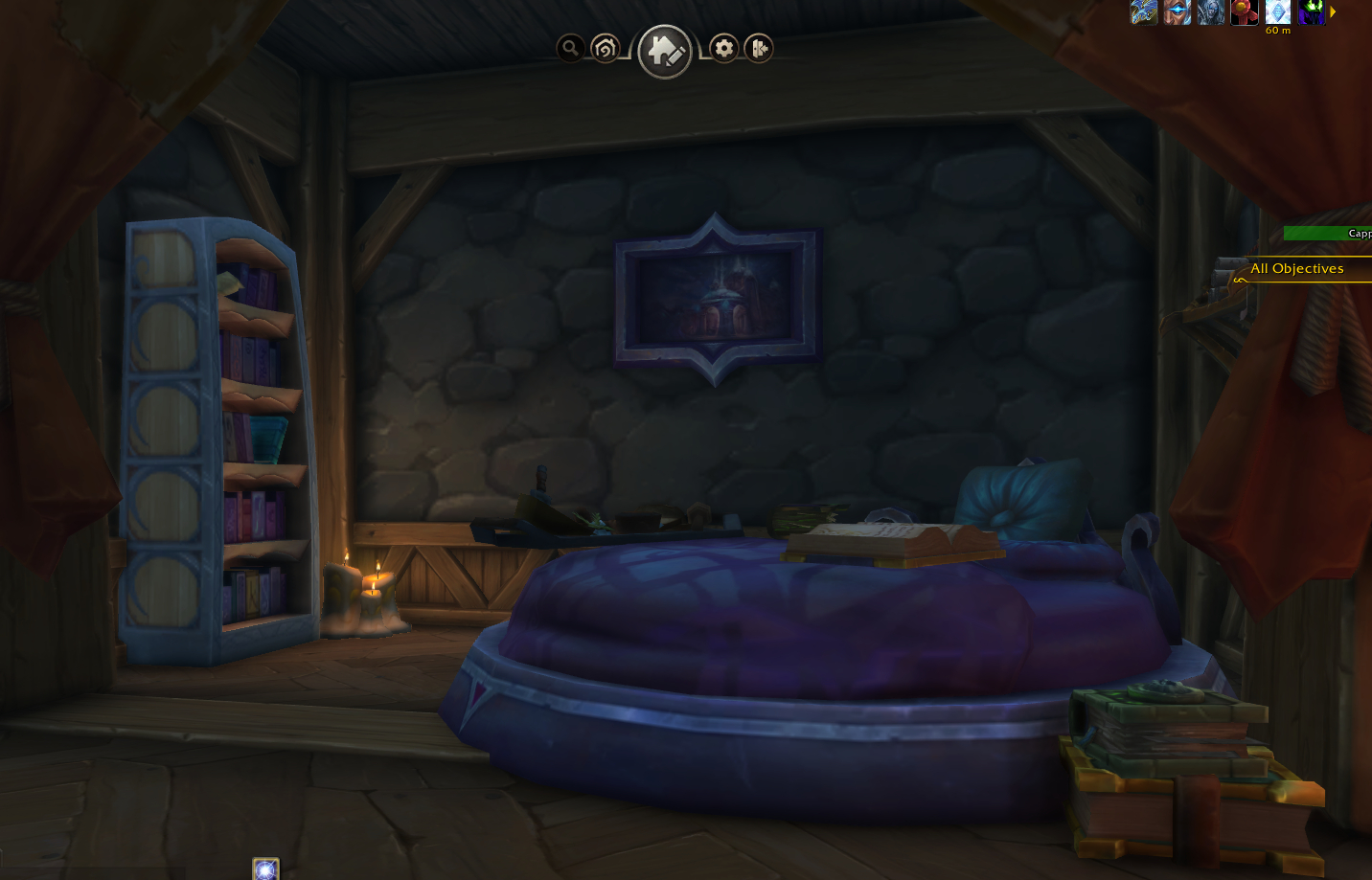Image resolution: width=1372 pixels, height=880 pixels.
Task: Click the door exit button
Action: pos(759,48)
